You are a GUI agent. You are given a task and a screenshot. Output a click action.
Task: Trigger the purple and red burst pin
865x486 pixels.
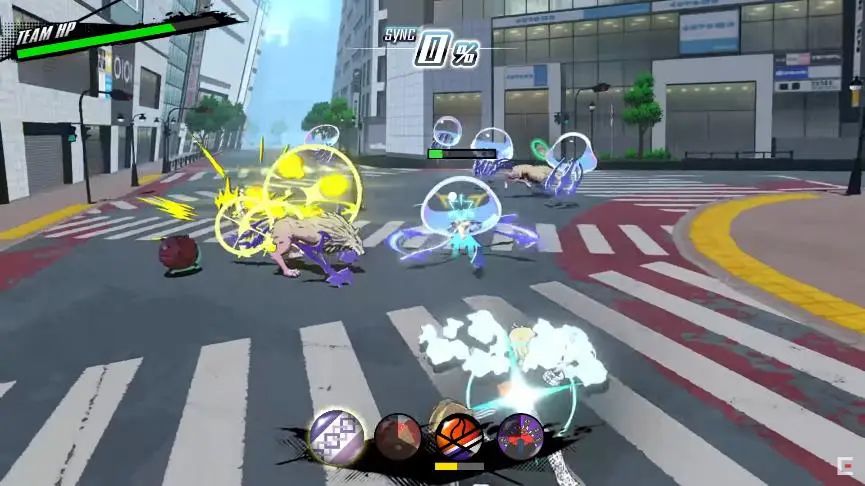pos(519,435)
